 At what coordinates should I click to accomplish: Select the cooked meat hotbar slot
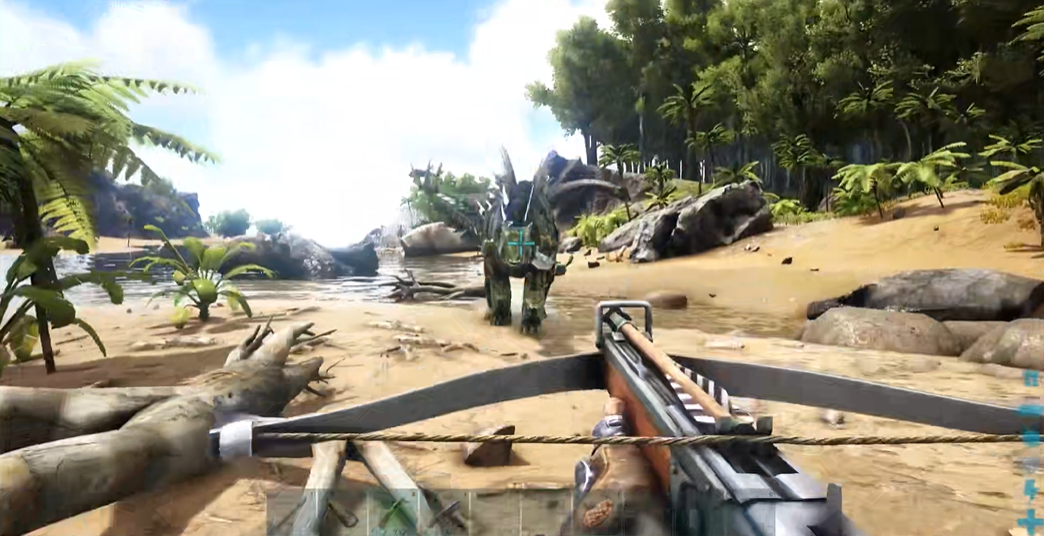click(x=598, y=512)
